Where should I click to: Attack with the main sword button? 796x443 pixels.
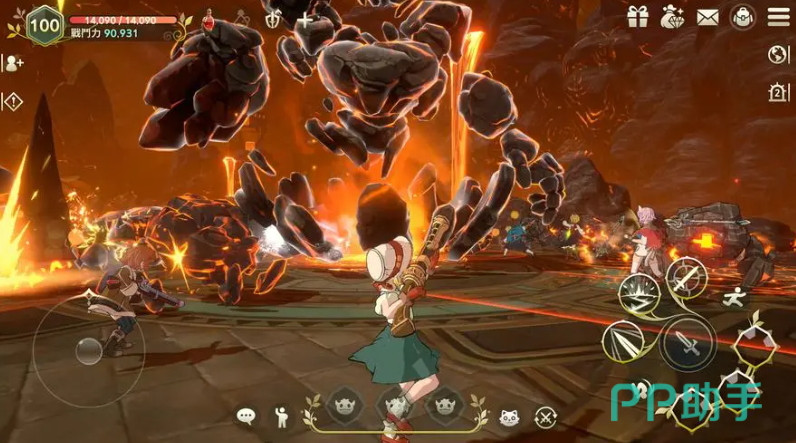pyautogui.click(x=686, y=342)
